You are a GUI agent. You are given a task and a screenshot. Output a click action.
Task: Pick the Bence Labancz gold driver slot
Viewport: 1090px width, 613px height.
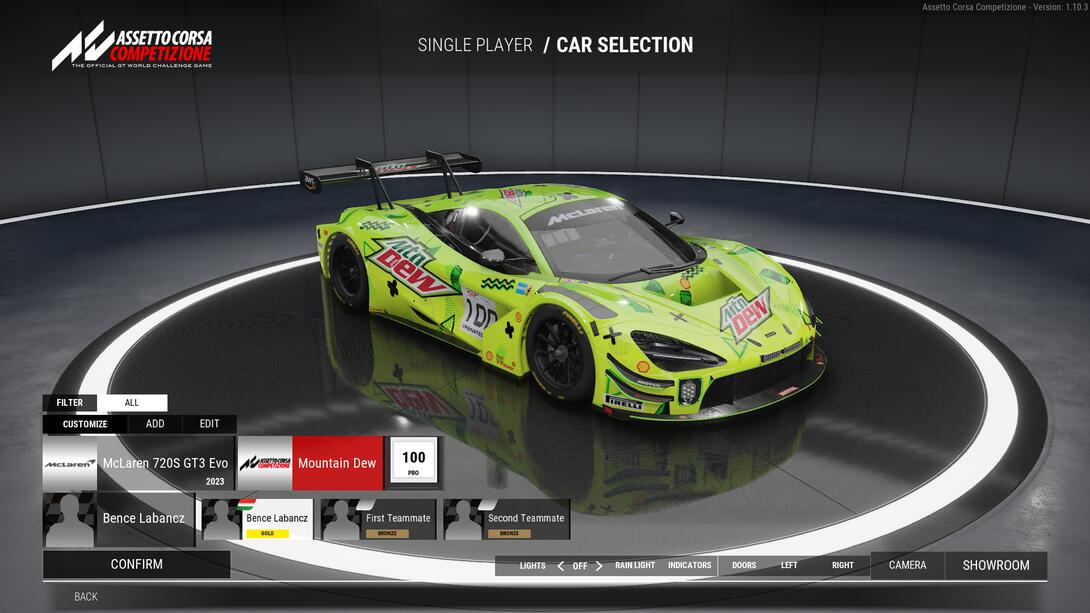(x=258, y=520)
